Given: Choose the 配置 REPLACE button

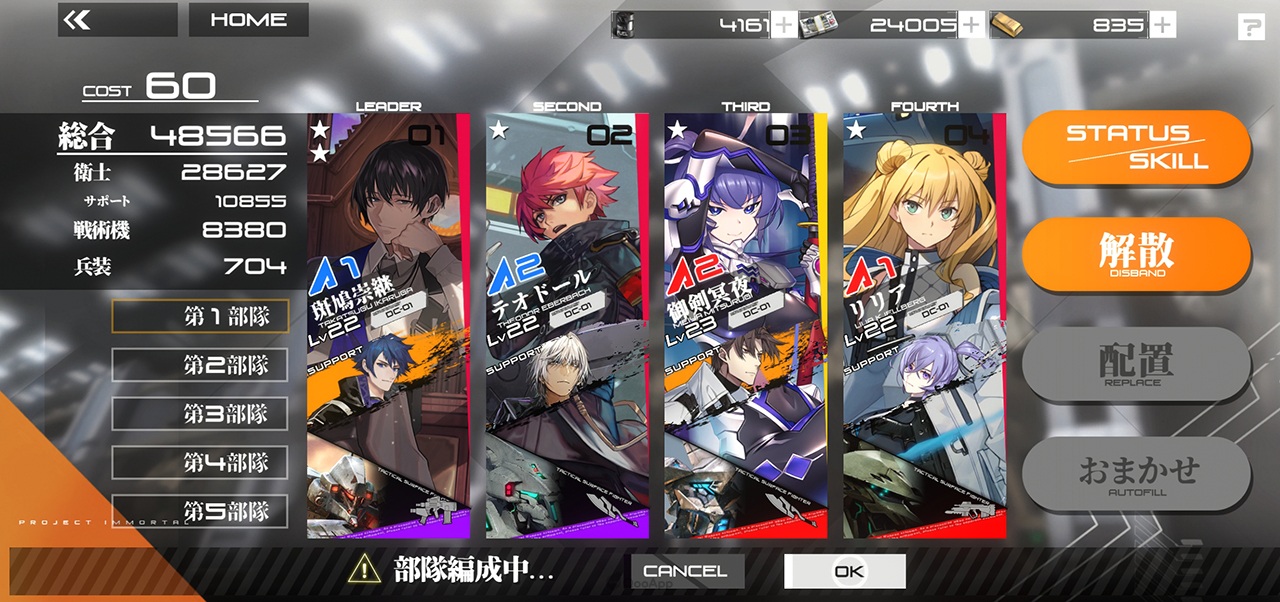Looking at the screenshot, I should [1136, 363].
